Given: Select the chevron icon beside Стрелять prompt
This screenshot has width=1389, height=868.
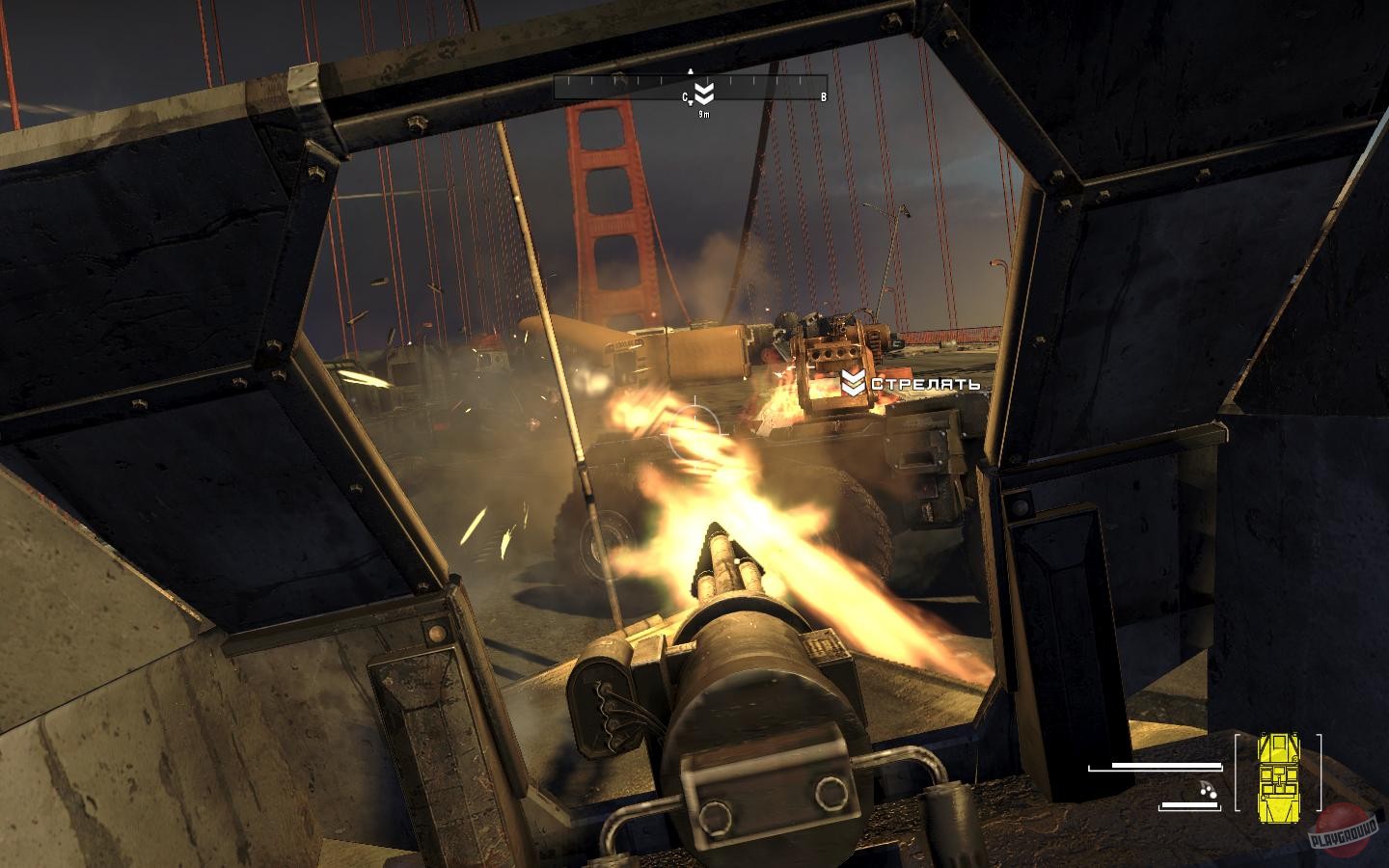Looking at the screenshot, I should tap(853, 384).
